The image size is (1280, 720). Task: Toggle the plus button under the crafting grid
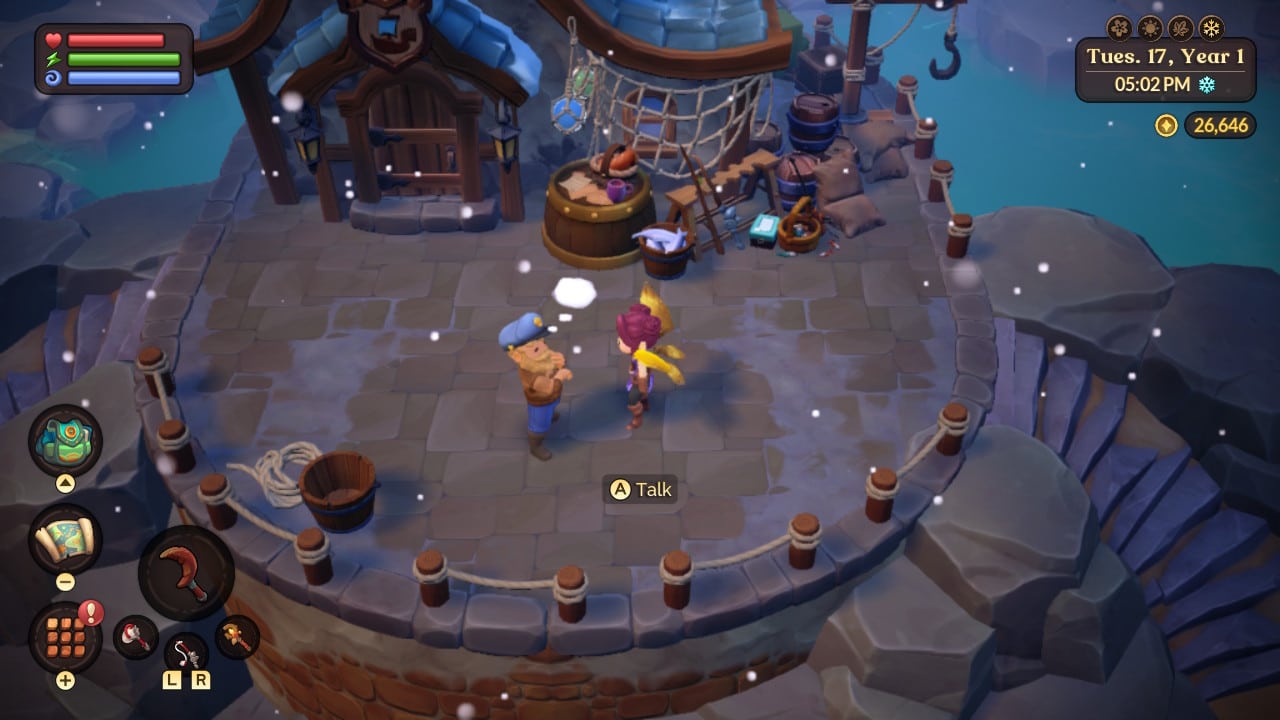pos(66,680)
